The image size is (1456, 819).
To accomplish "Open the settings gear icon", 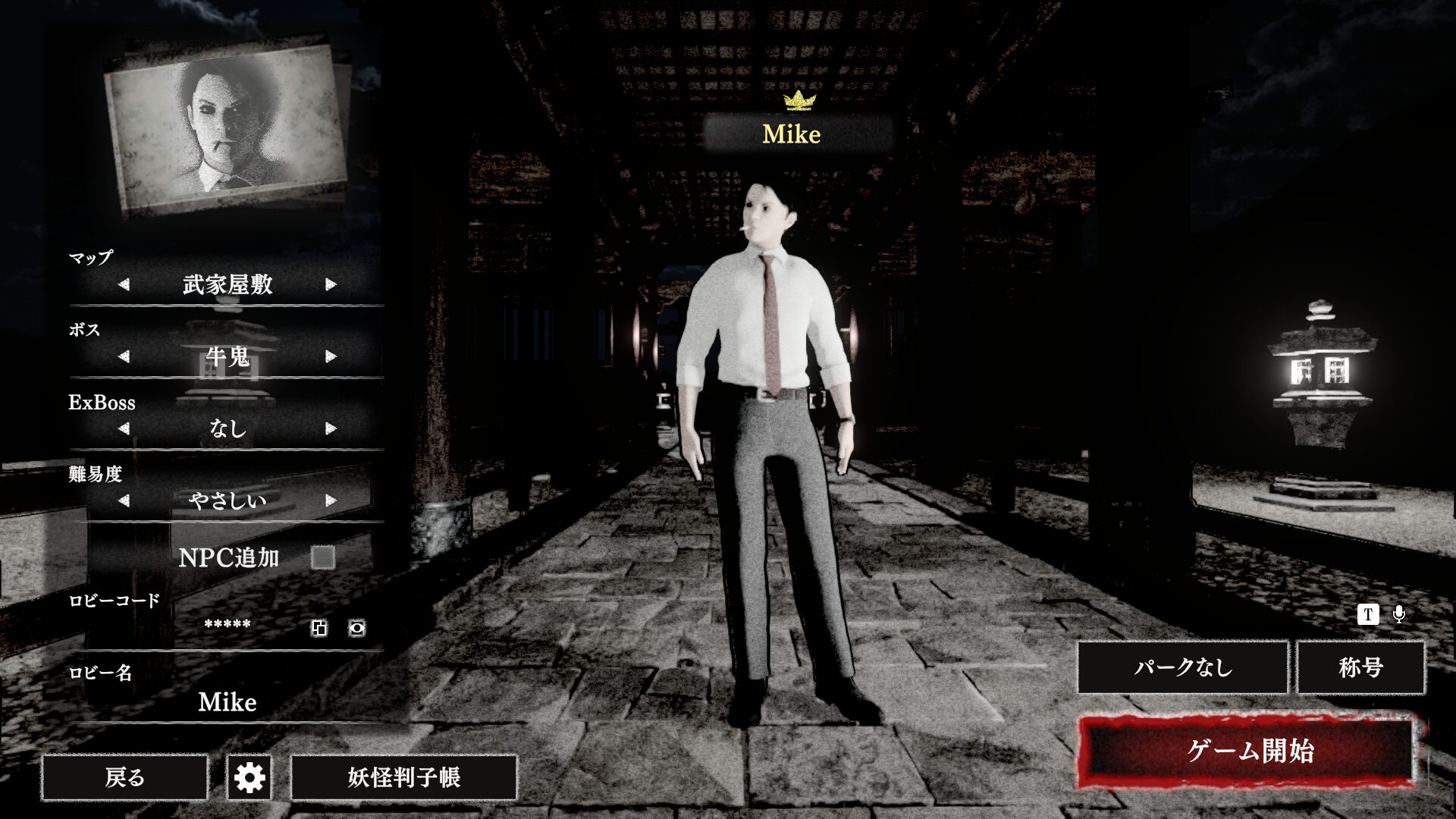I will coord(250,777).
